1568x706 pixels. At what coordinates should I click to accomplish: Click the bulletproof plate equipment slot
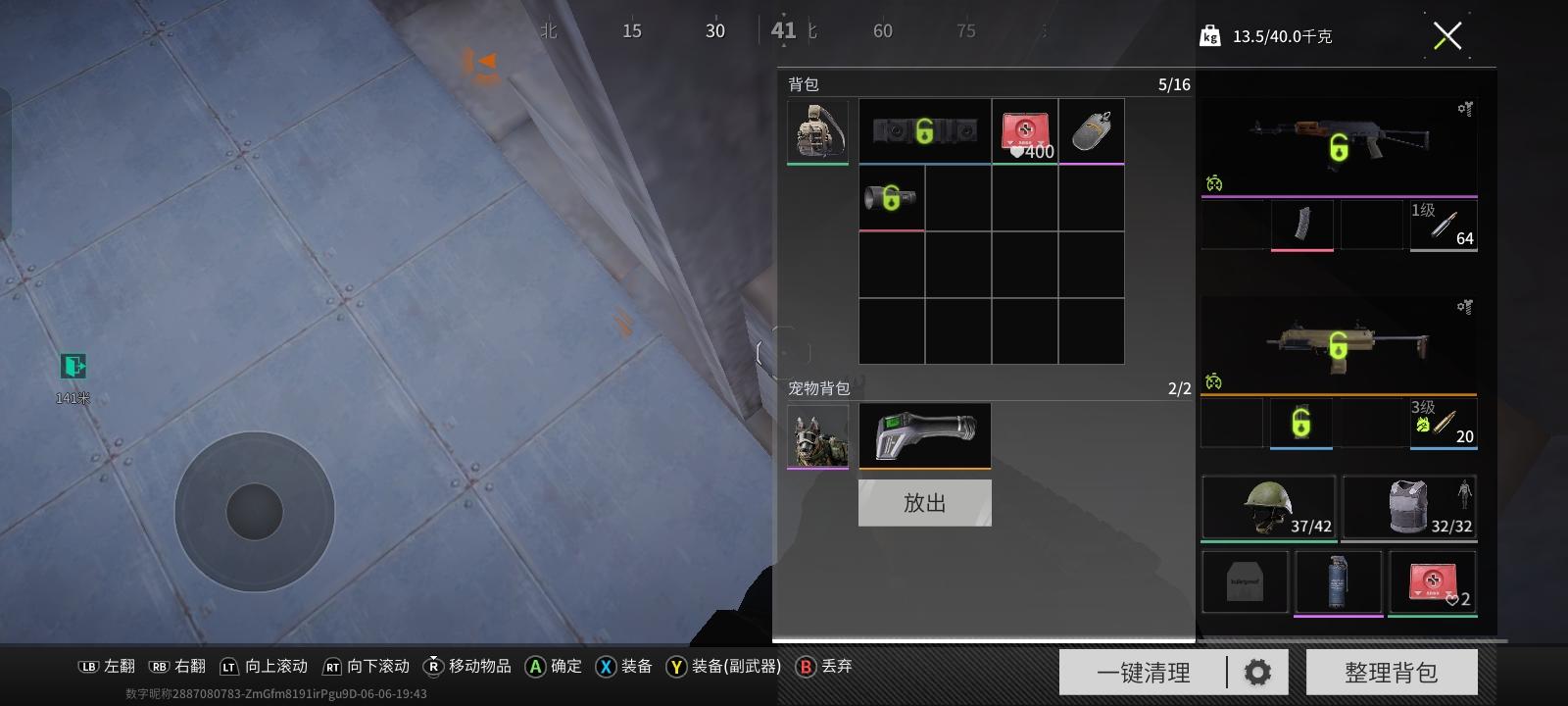click(x=1245, y=581)
